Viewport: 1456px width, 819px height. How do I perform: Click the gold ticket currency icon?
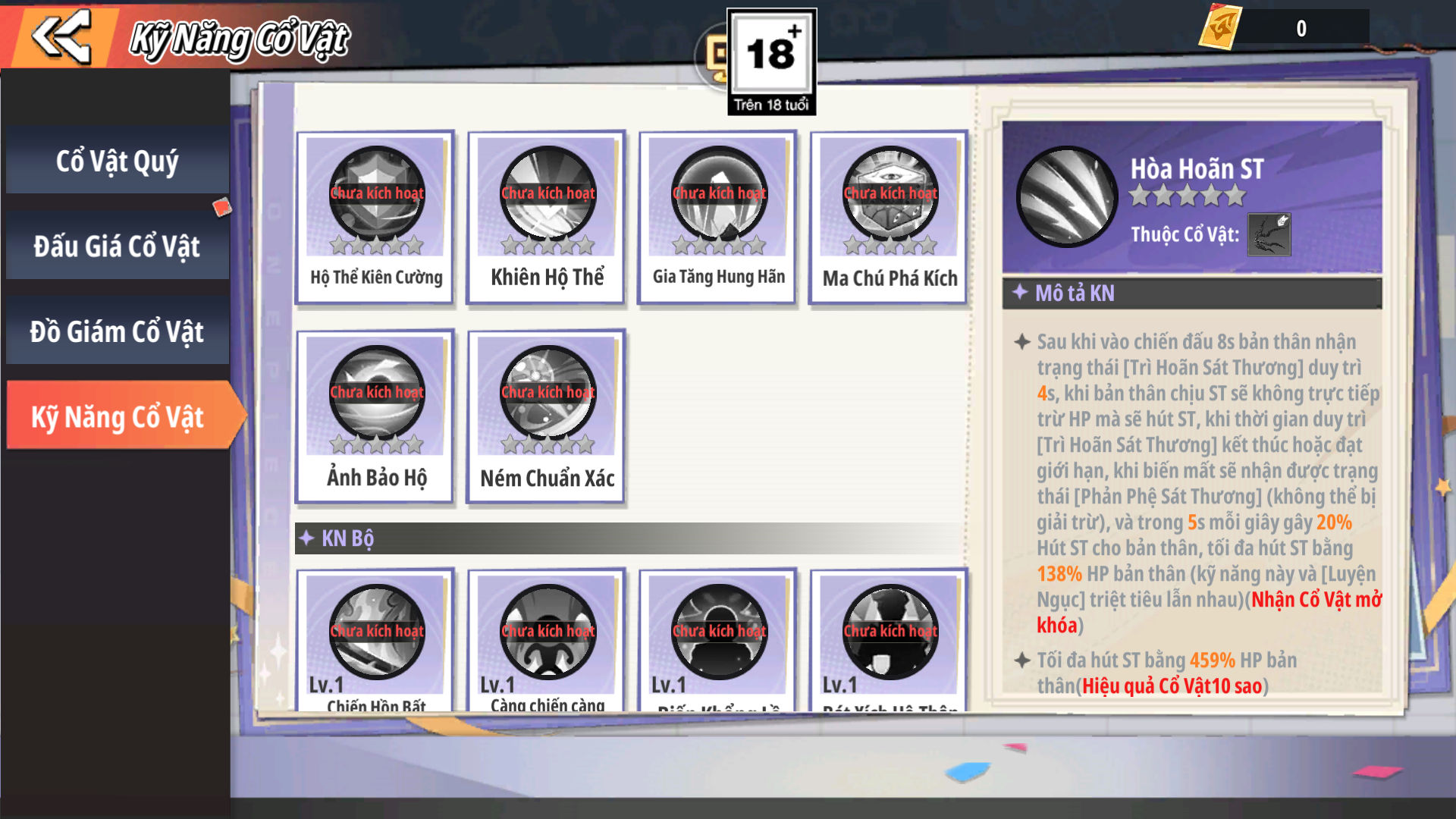click(1220, 28)
